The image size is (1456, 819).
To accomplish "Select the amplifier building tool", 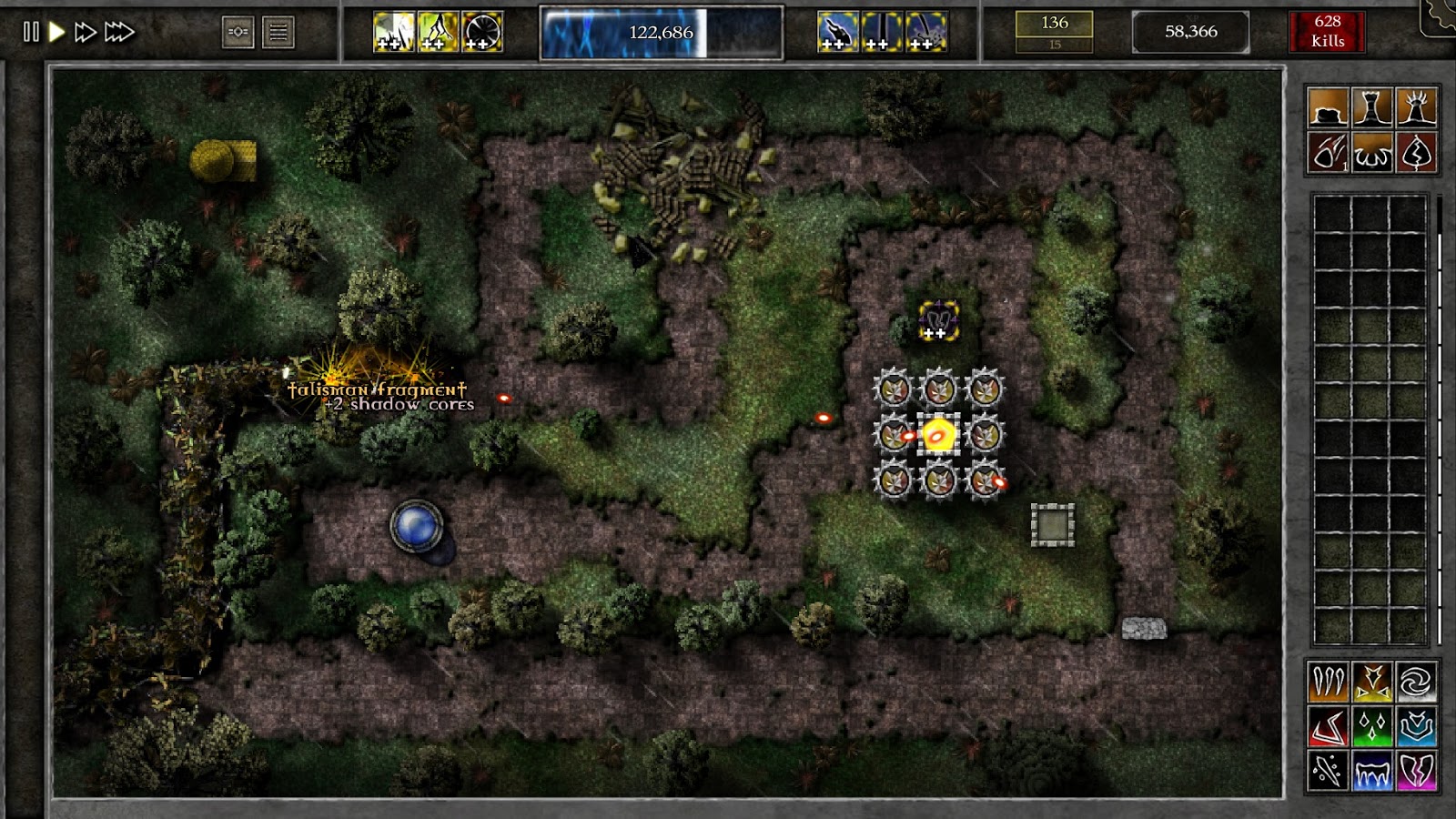I will click(x=1415, y=107).
